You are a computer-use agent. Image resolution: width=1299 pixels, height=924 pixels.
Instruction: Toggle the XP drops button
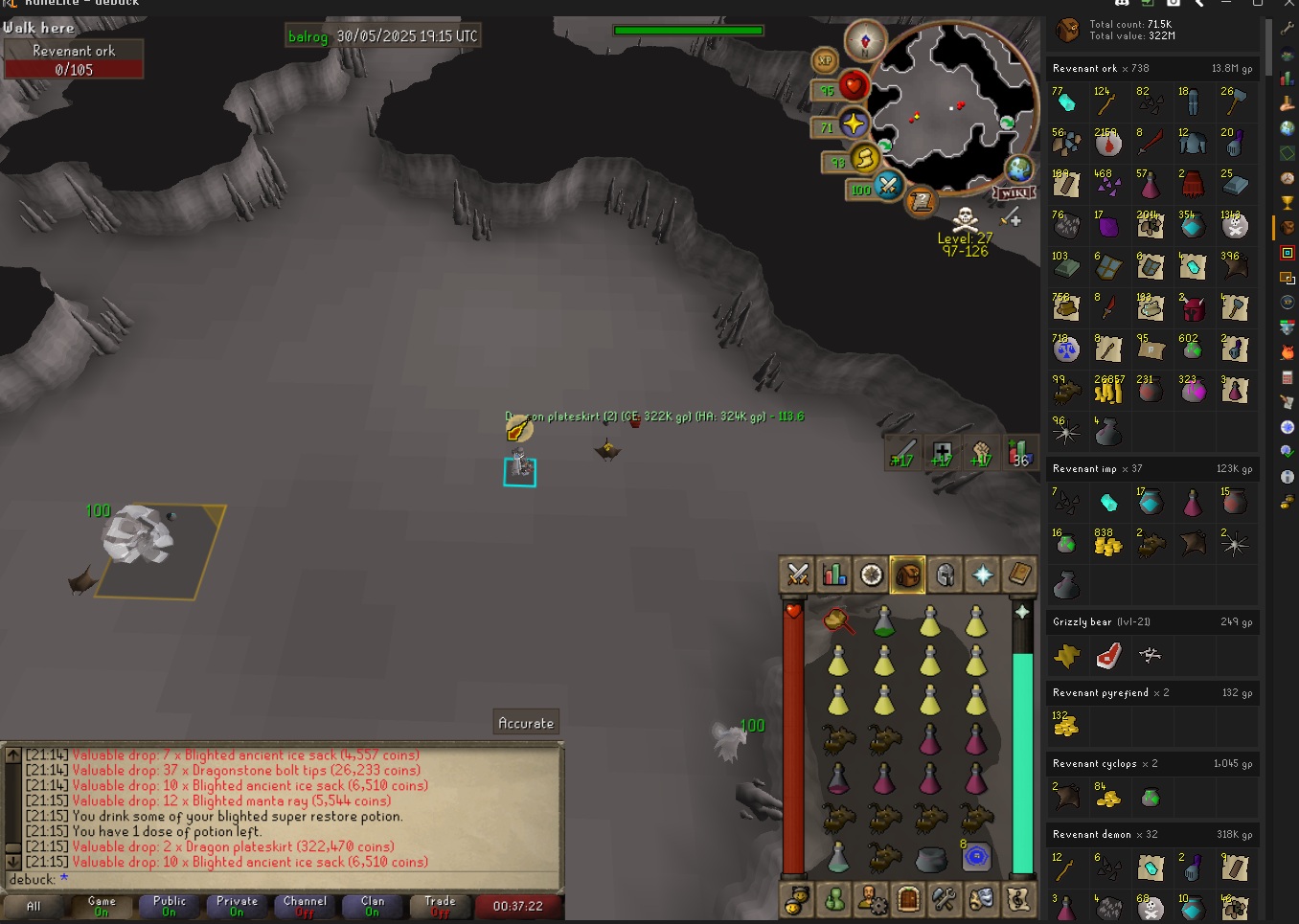point(824,60)
